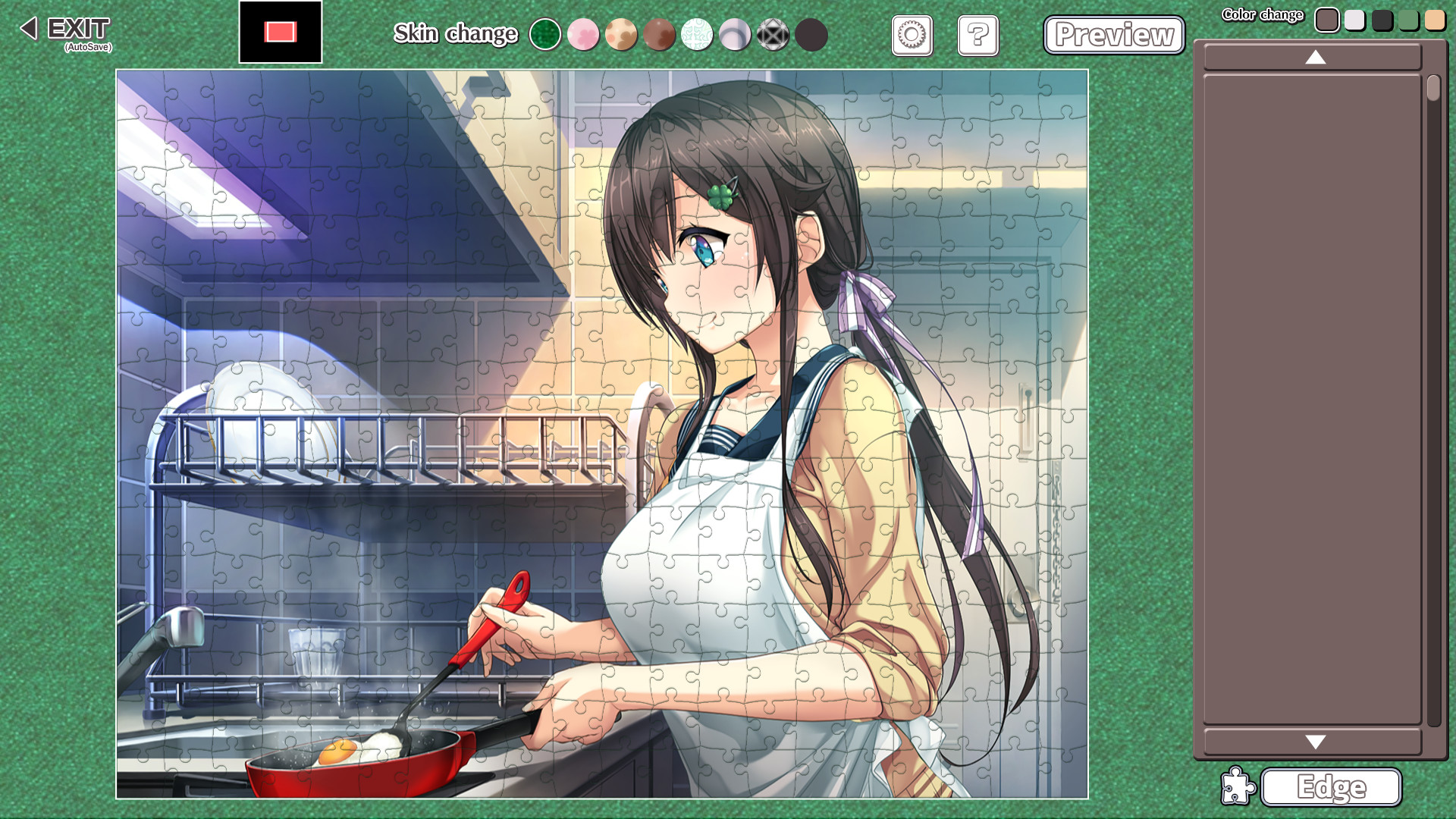The width and height of the screenshot is (1456, 819).
Task: Select the white lace skin pattern
Action: pyautogui.click(x=697, y=34)
